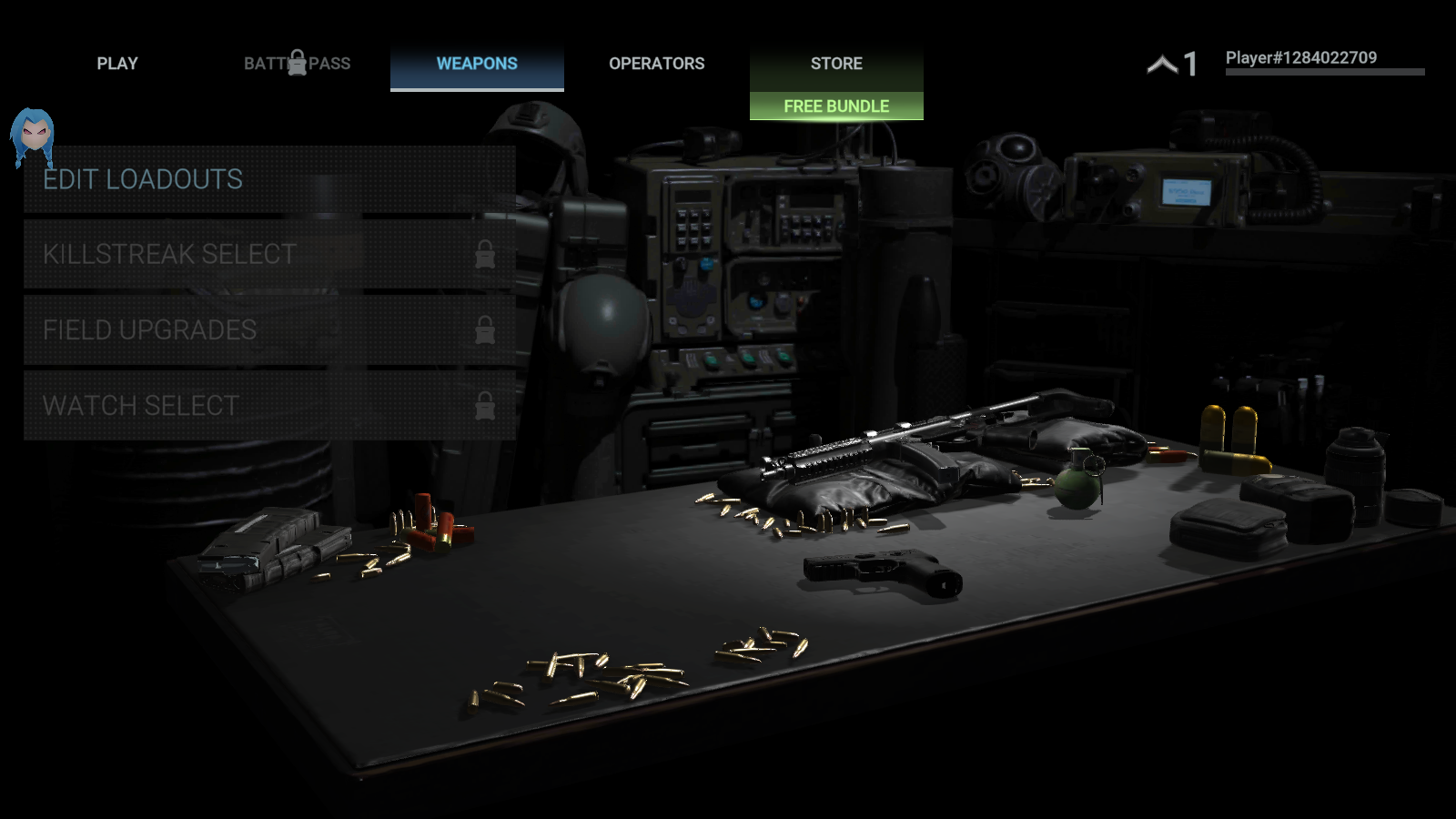Open the locked Watch Select entry
Viewport: 1456px width, 819px height.
tap(269, 405)
